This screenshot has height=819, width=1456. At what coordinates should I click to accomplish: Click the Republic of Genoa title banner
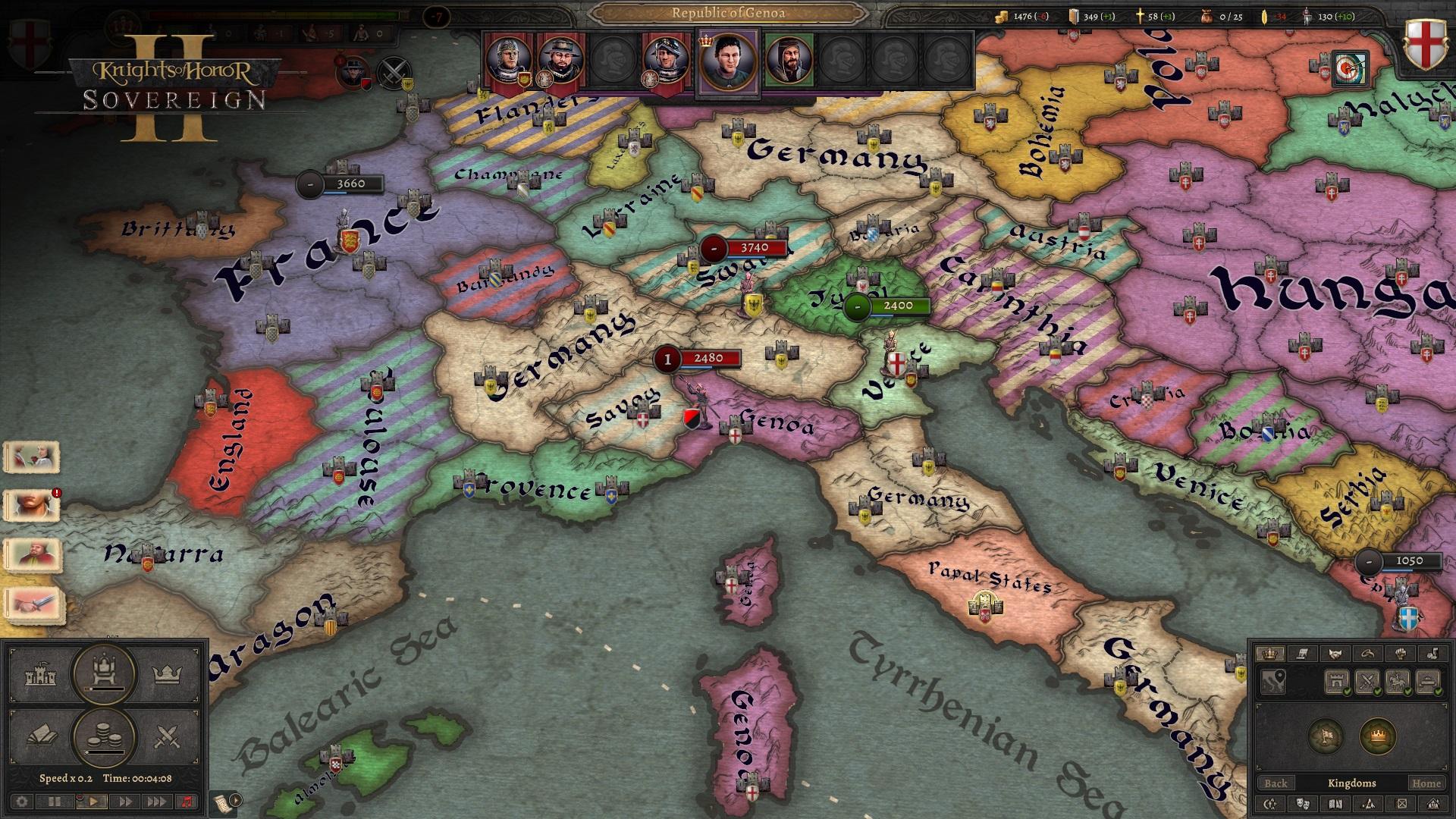[x=728, y=12]
